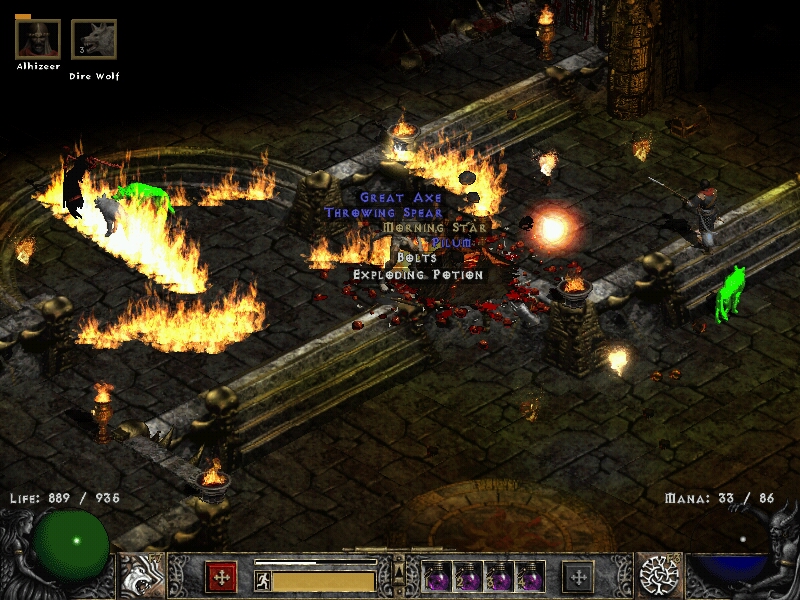Viewport: 800px width, 600px height.
Task: Open the left skill selector wolf icon
Action: 140,575
